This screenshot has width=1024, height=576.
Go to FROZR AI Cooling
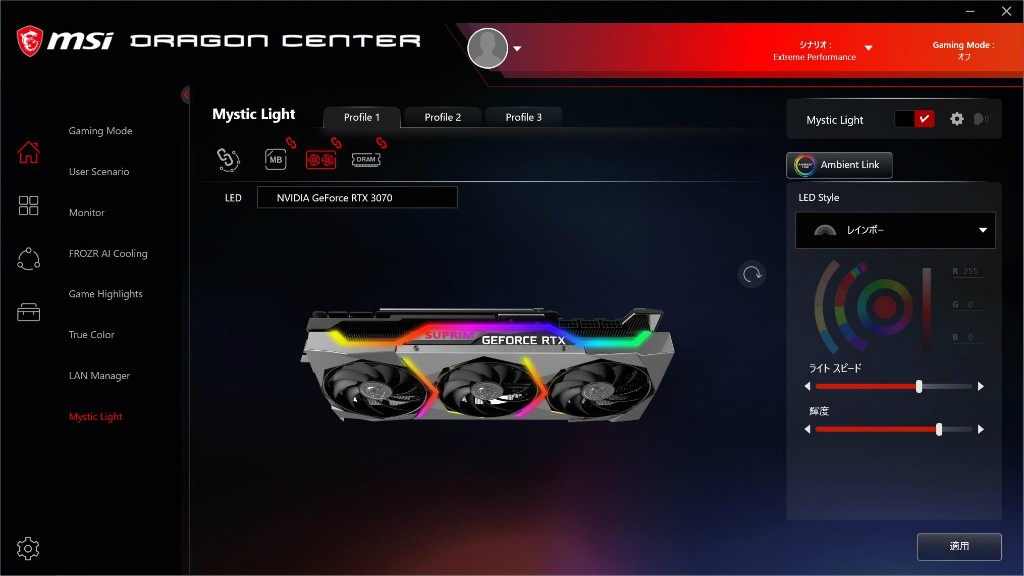pyautogui.click(x=108, y=254)
